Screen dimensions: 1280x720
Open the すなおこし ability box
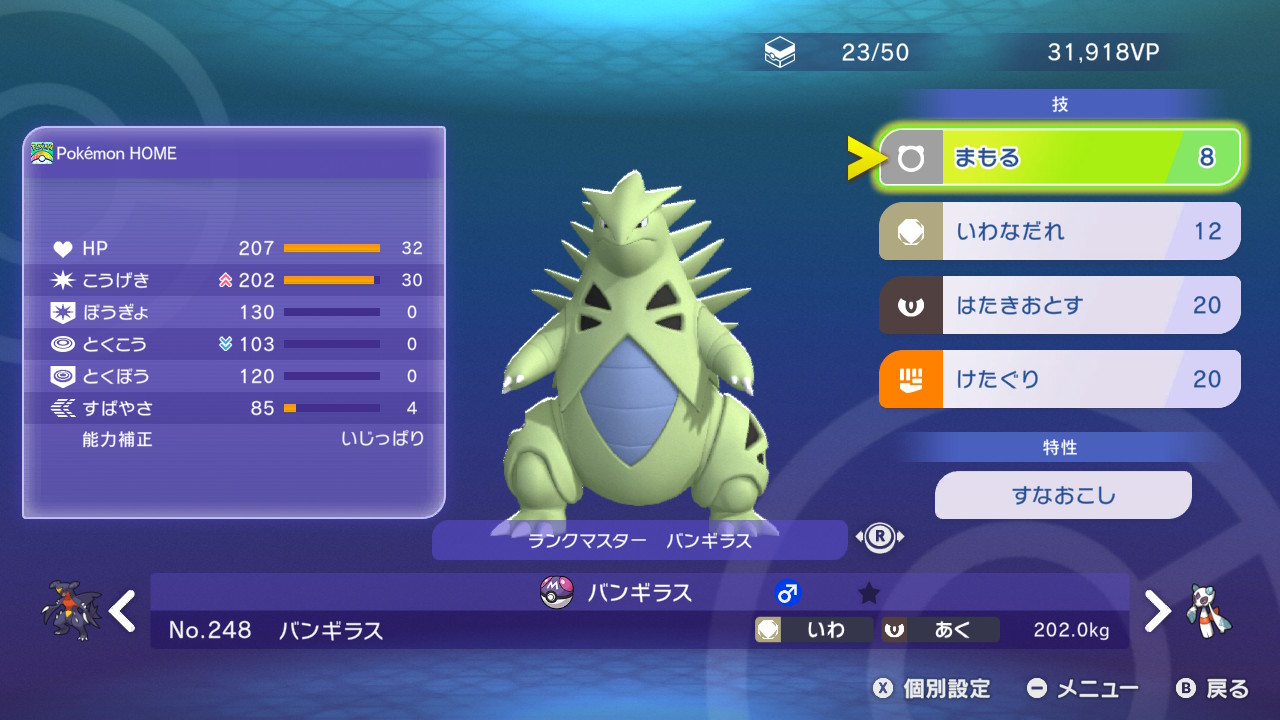[1063, 495]
